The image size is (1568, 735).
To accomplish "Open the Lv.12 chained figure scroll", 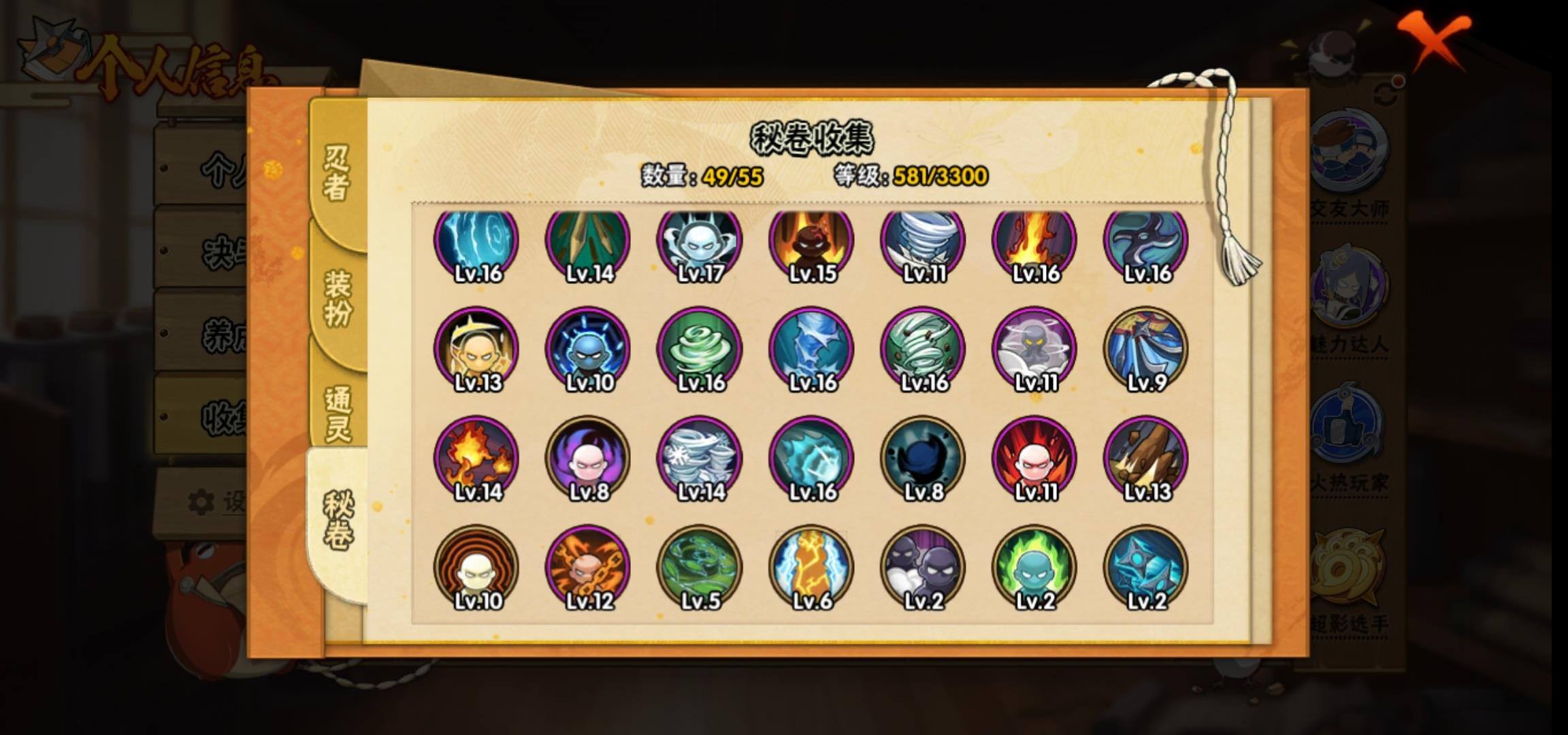I will tap(588, 568).
